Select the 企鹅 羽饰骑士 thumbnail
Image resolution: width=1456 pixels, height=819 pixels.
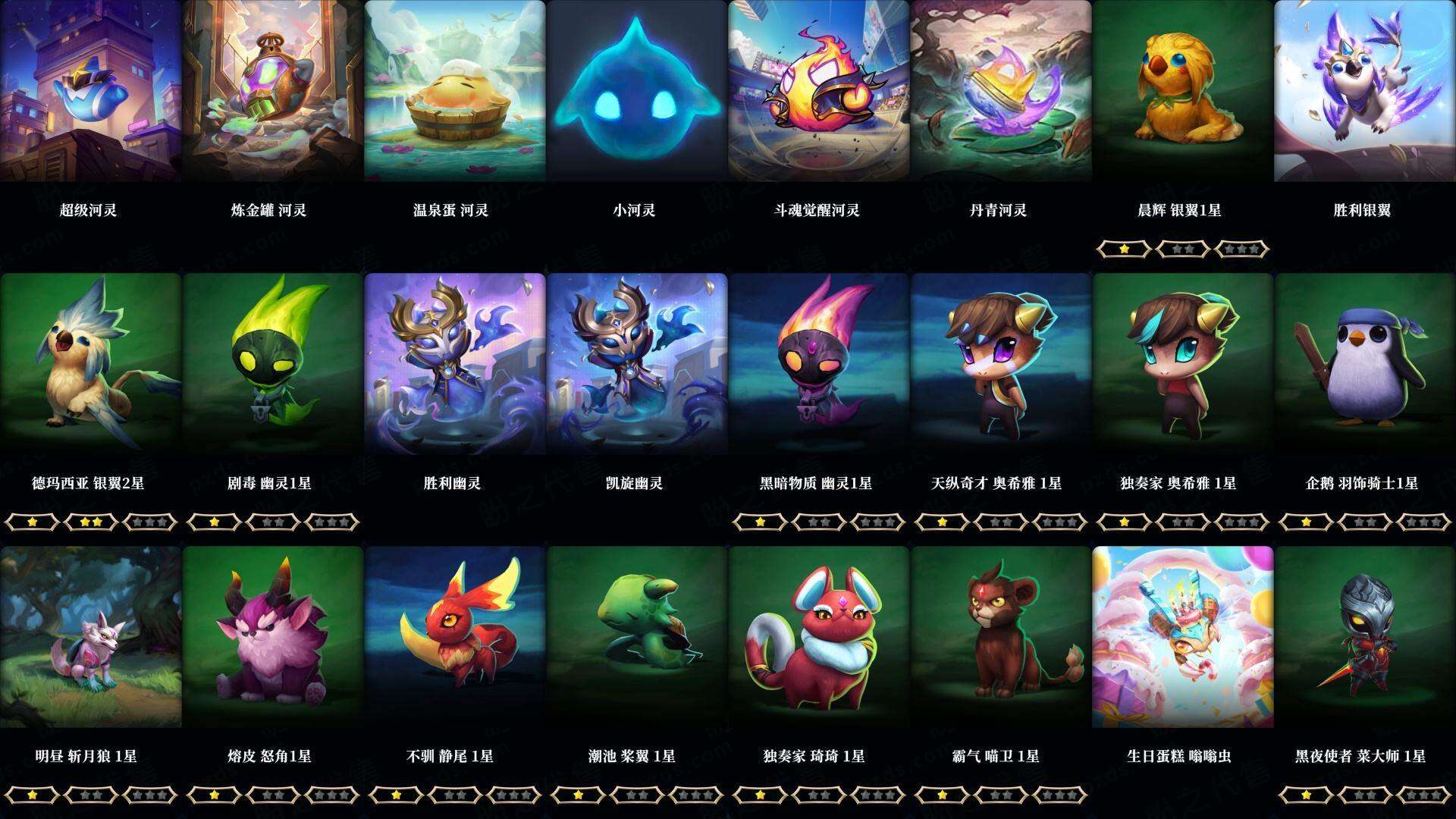pos(1365,364)
